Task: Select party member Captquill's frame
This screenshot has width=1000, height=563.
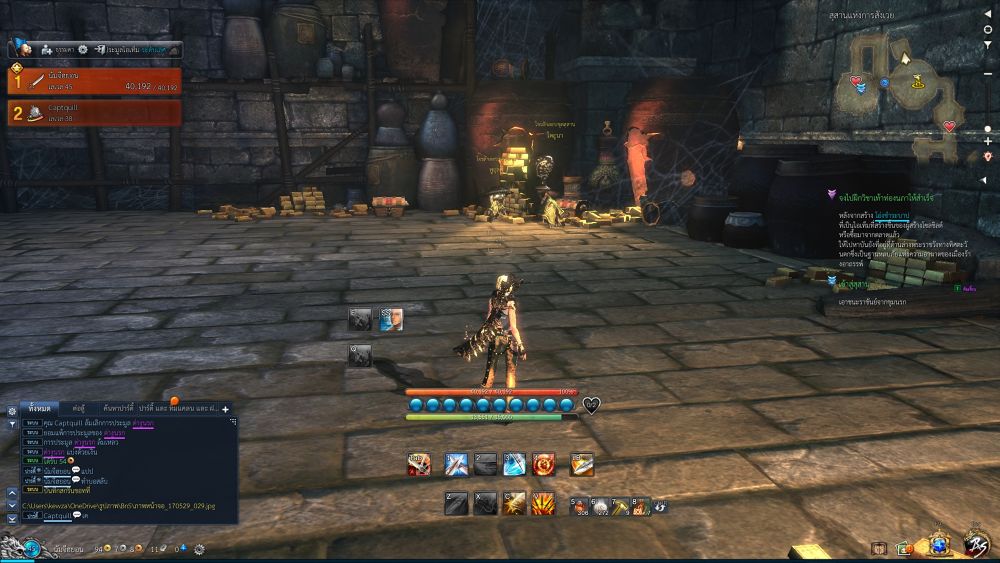Action: (95, 112)
